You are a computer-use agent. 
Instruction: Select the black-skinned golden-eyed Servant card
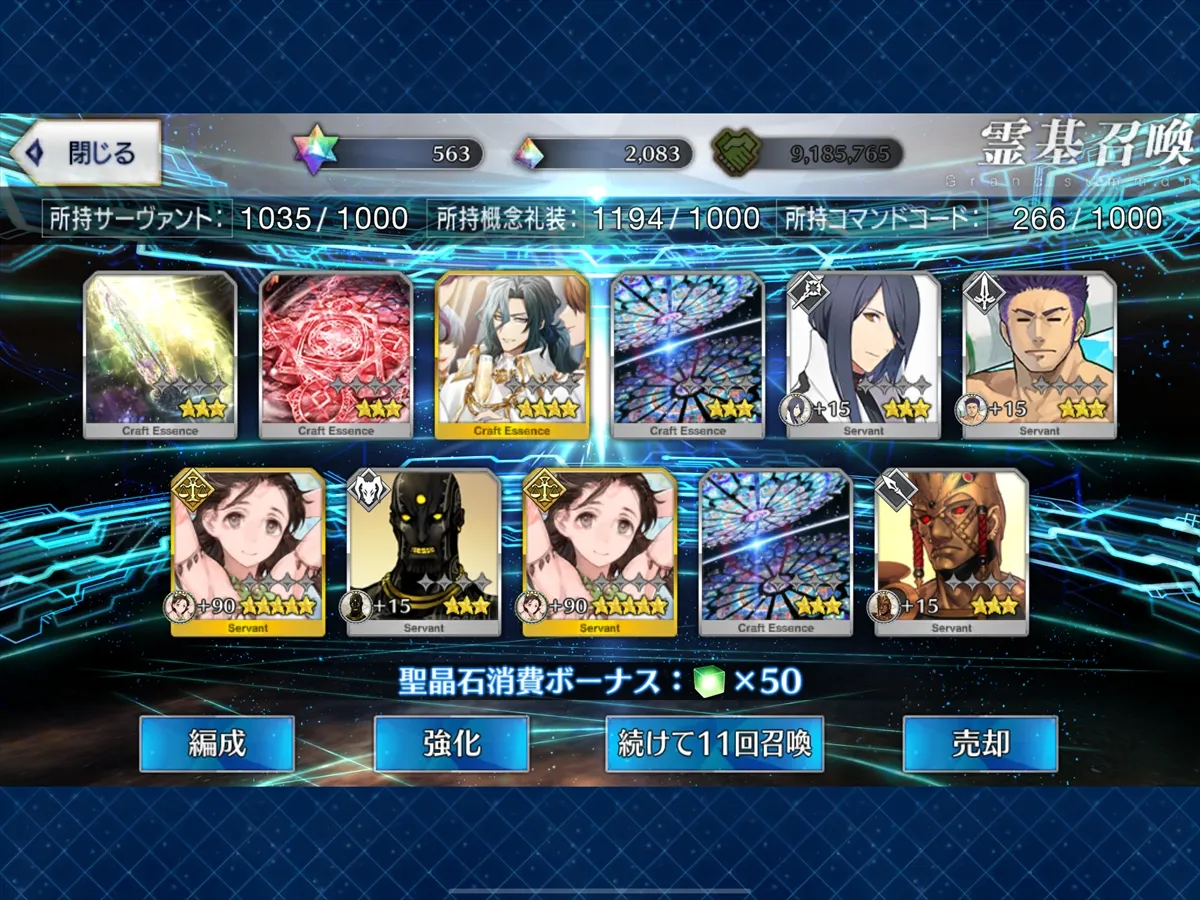pyautogui.click(x=424, y=552)
